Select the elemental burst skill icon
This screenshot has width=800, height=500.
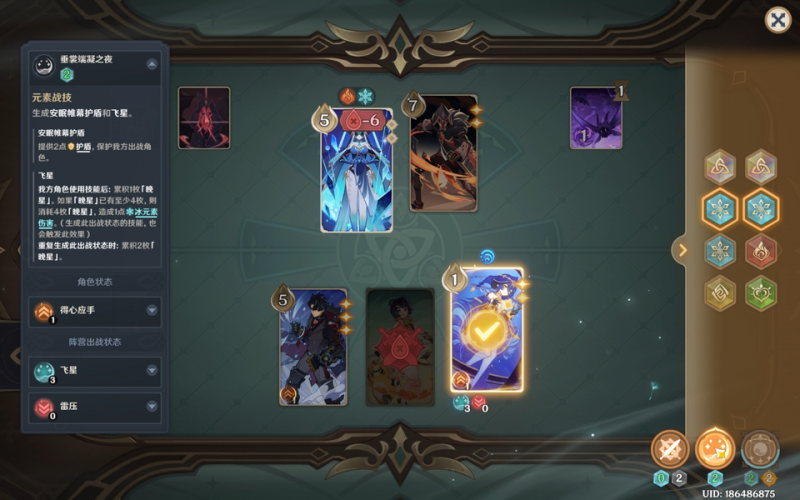pos(760,449)
